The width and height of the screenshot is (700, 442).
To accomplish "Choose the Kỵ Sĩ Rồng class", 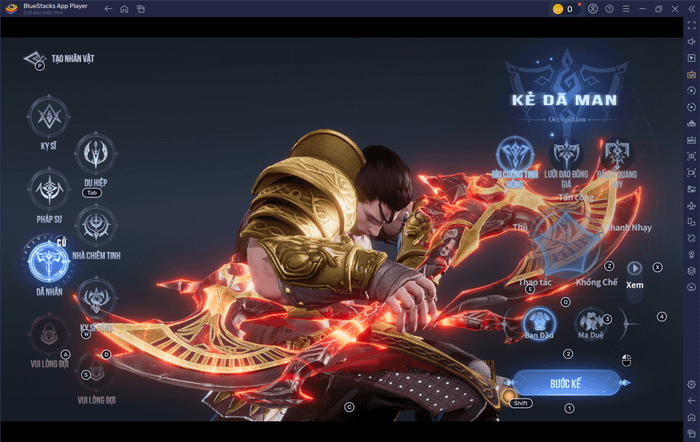I will pyautogui.click(x=96, y=298).
